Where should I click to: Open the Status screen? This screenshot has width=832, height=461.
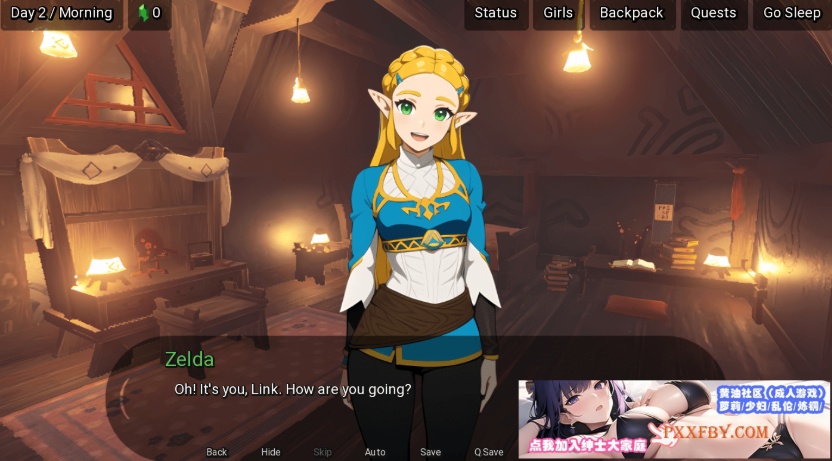coord(495,13)
